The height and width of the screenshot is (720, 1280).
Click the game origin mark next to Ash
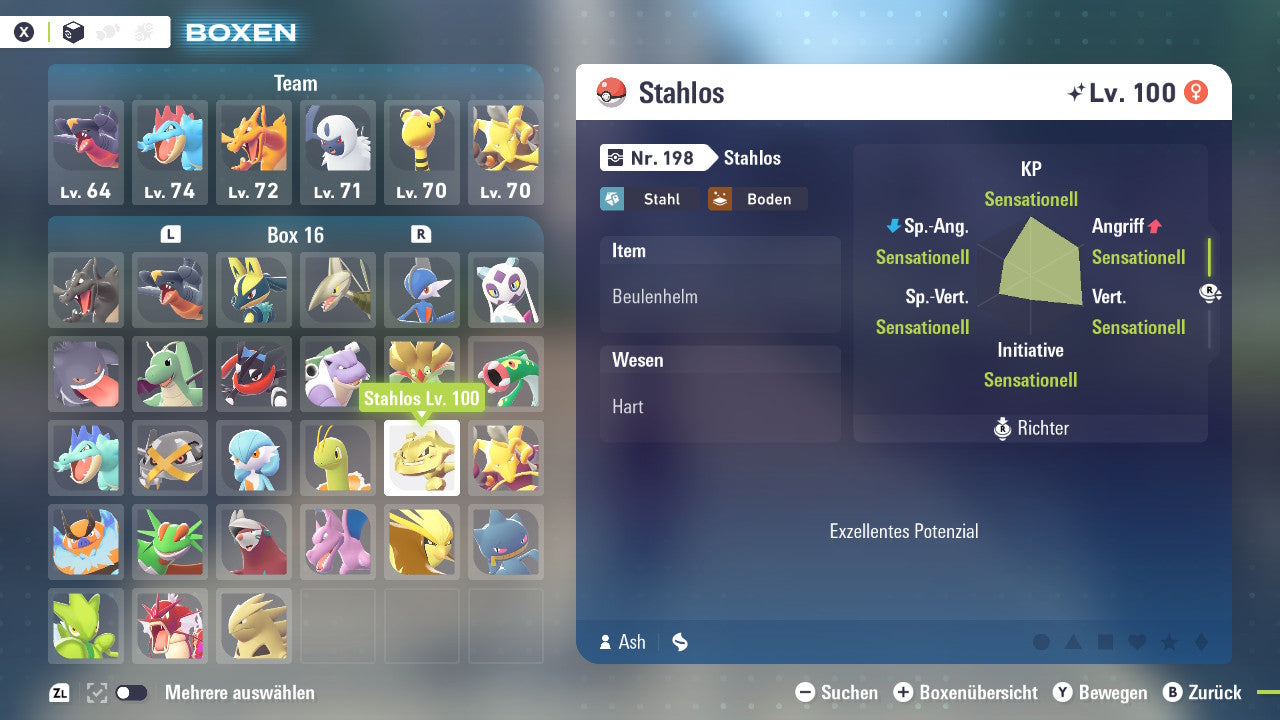(x=680, y=642)
